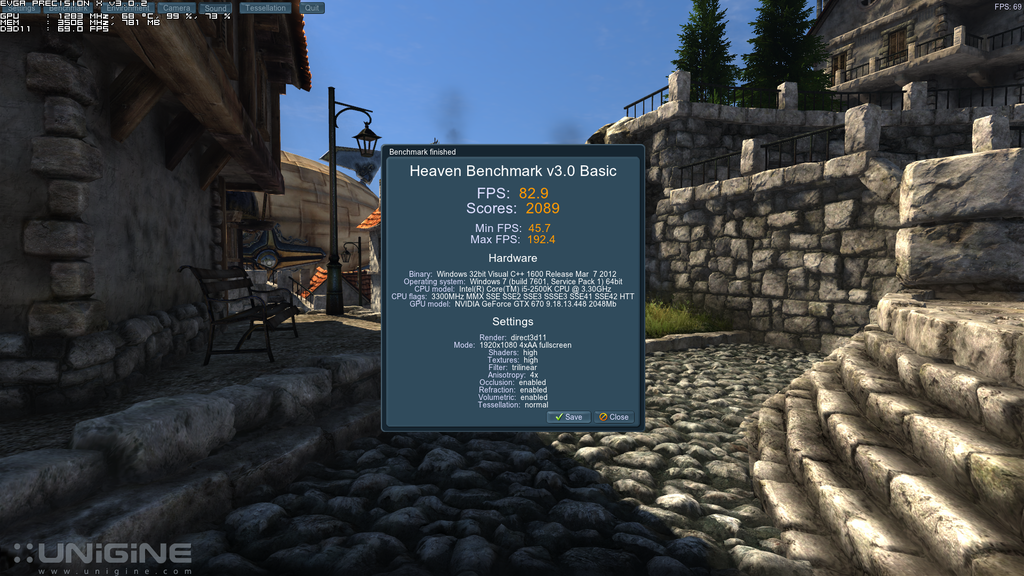This screenshot has height=576, width=1024.
Task: Open the Environment options
Action: (x=127, y=8)
